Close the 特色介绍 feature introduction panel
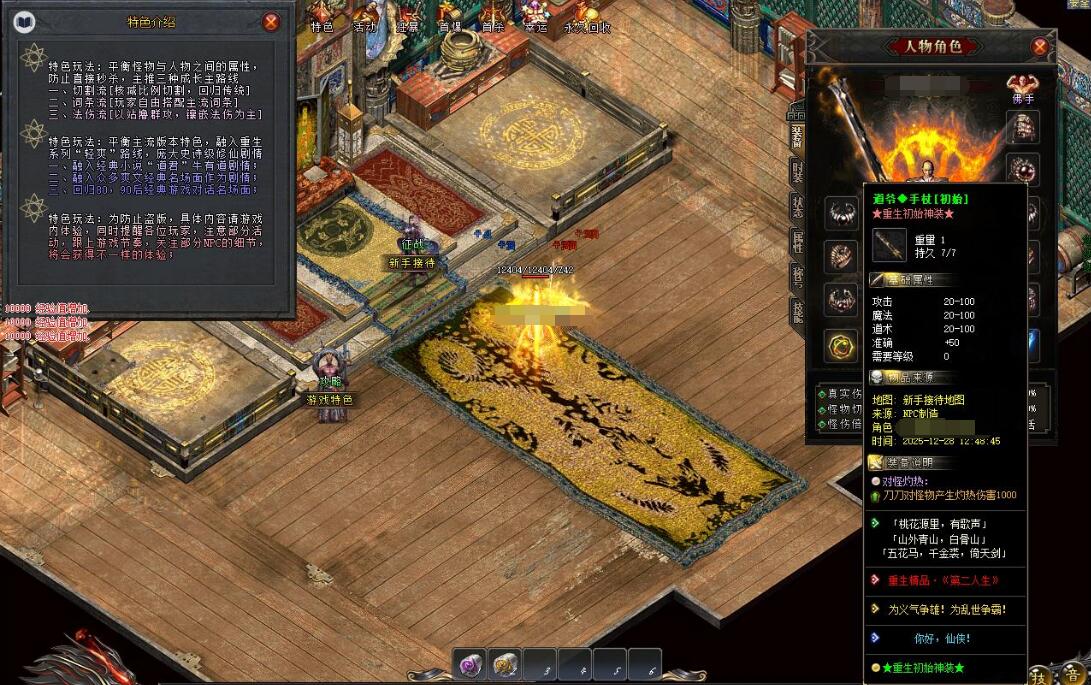Image resolution: width=1091 pixels, height=685 pixels. pos(271,22)
